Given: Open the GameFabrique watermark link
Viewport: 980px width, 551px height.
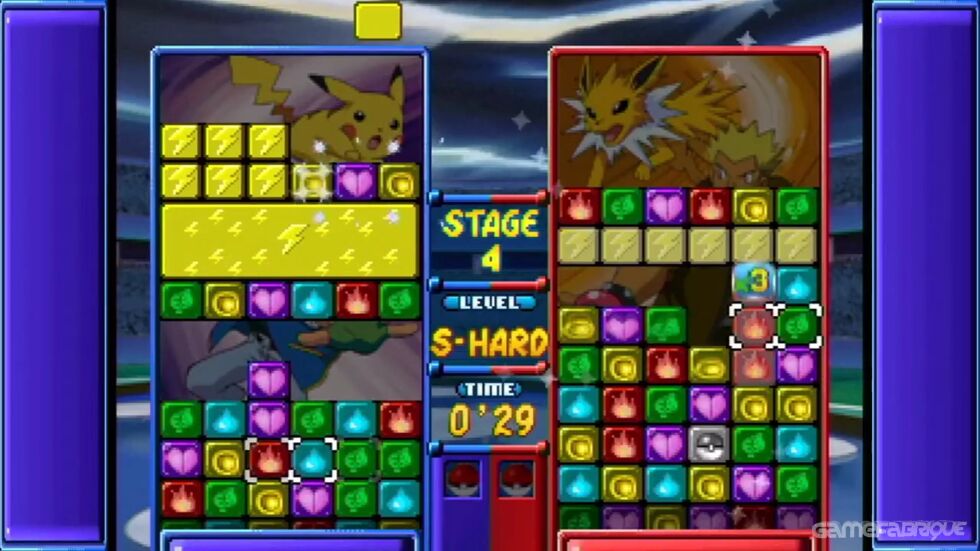Looking at the screenshot, I should 888,530.
